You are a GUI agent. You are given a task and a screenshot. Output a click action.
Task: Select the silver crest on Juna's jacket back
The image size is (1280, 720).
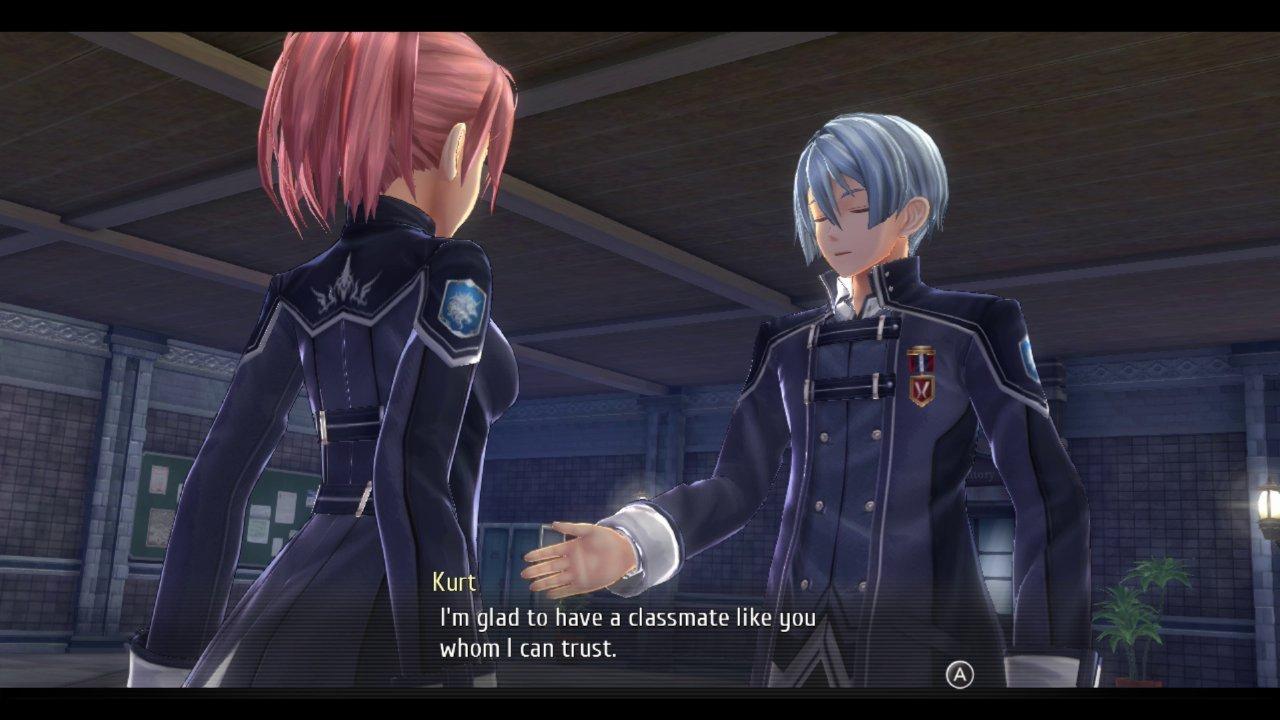(x=345, y=288)
